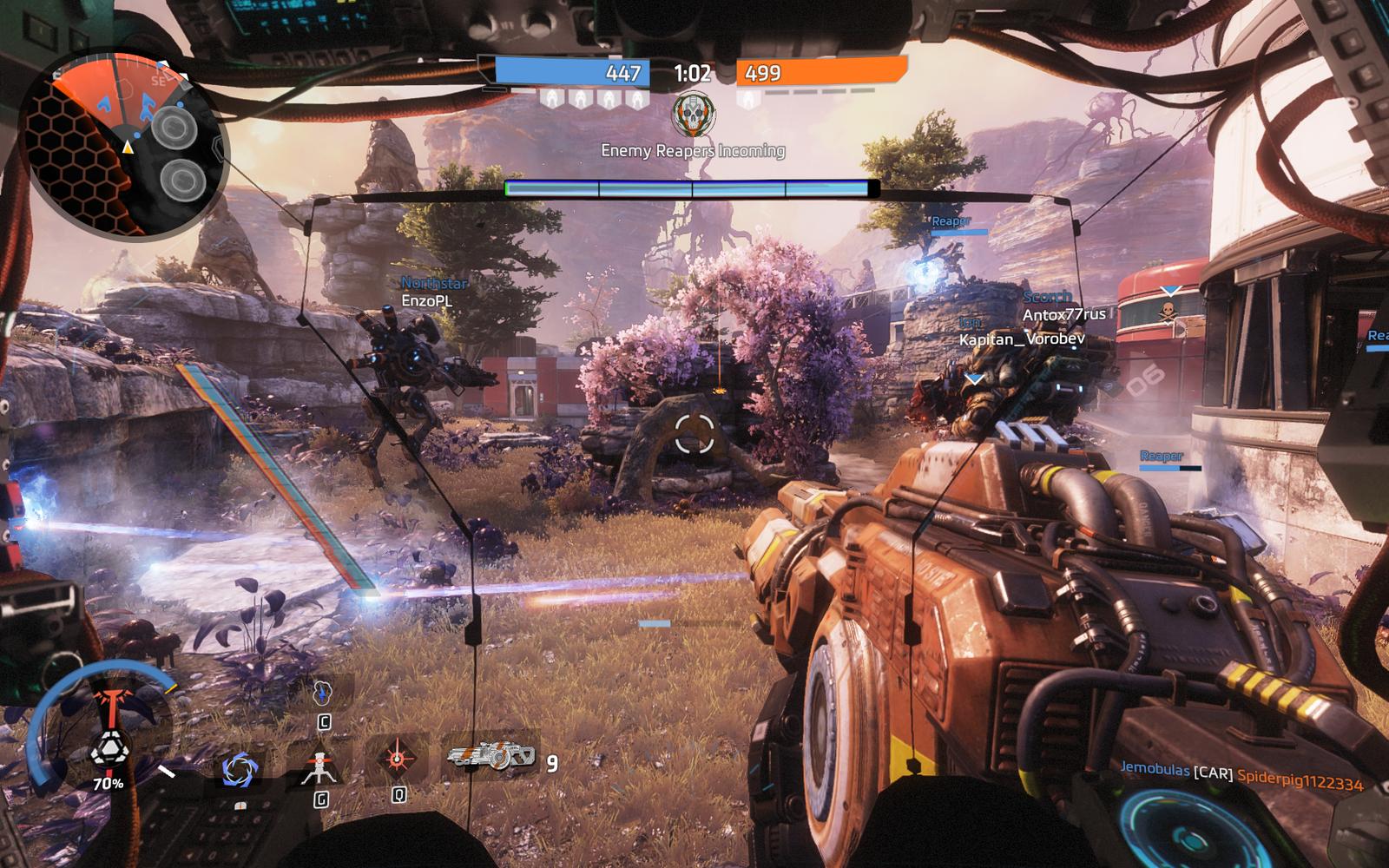The image size is (1389, 868).
Task: Activate the red targeting crosshair ability
Action: click(x=398, y=759)
